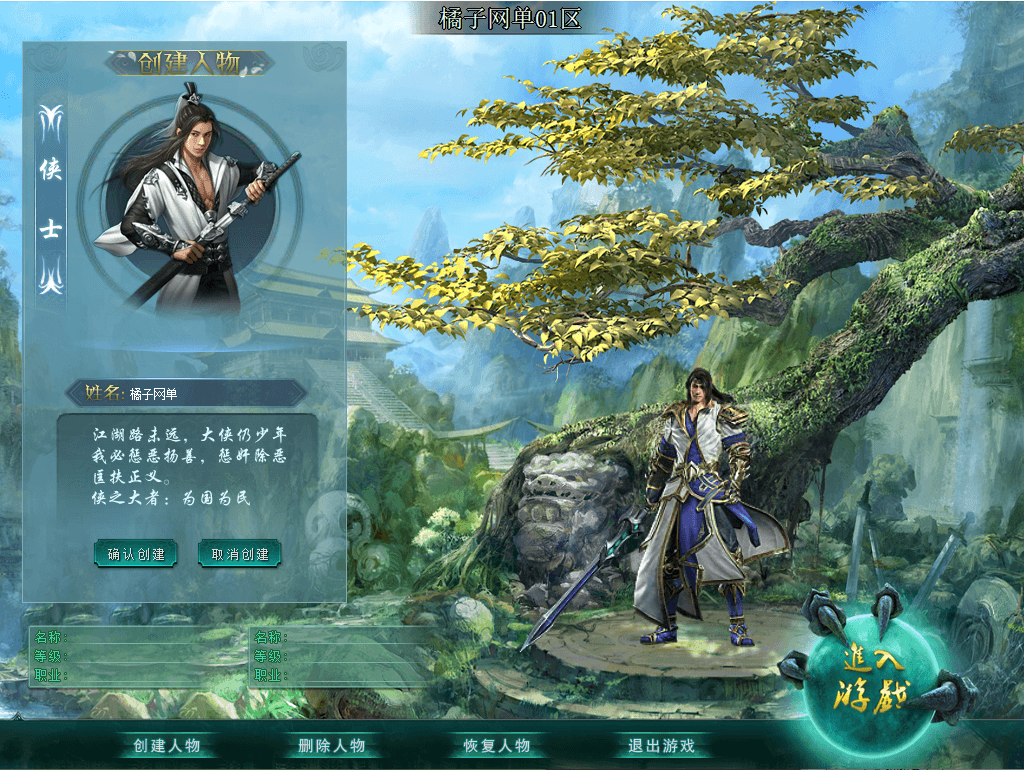Viewport: 1024px width, 770px height.
Task: Cancel creation using 取消创建 button
Action: pyautogui.click(x=240, y=553)
